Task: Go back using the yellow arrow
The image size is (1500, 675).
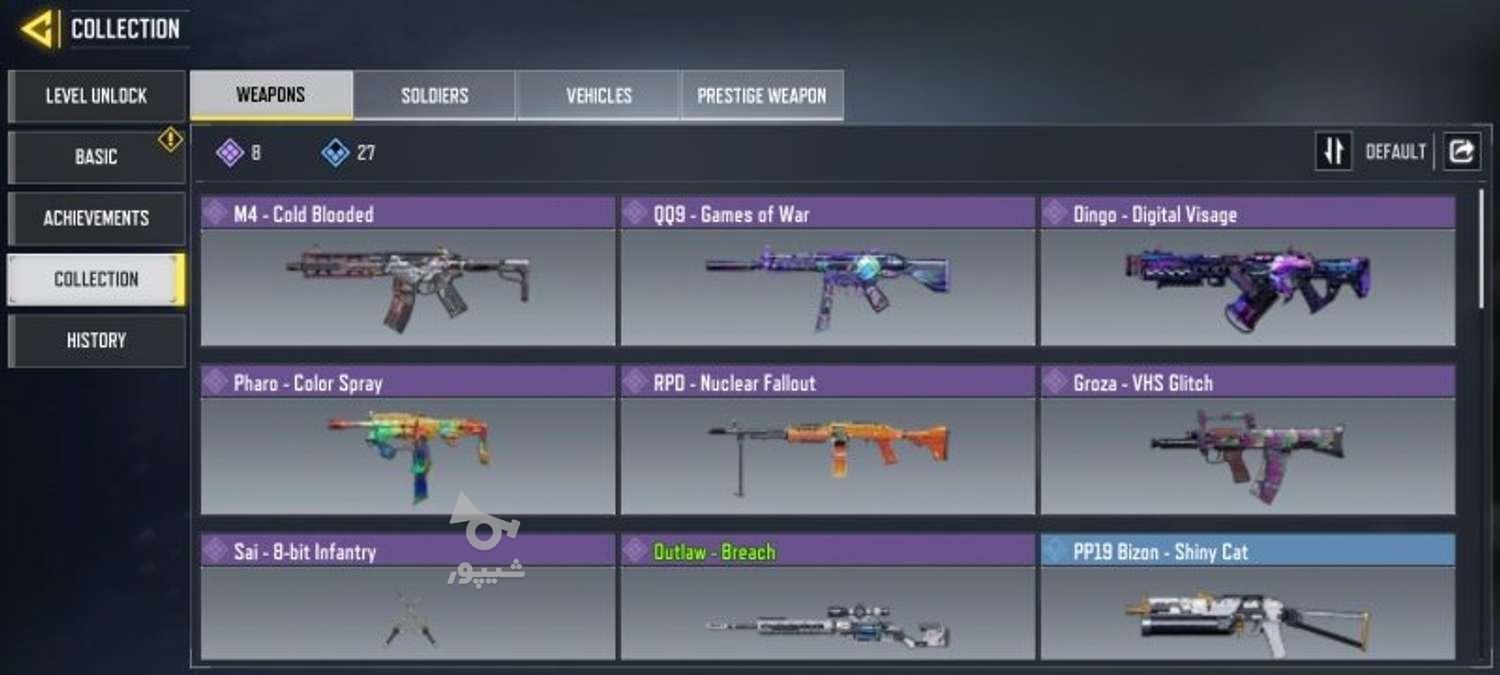Action: pos(37,29)
